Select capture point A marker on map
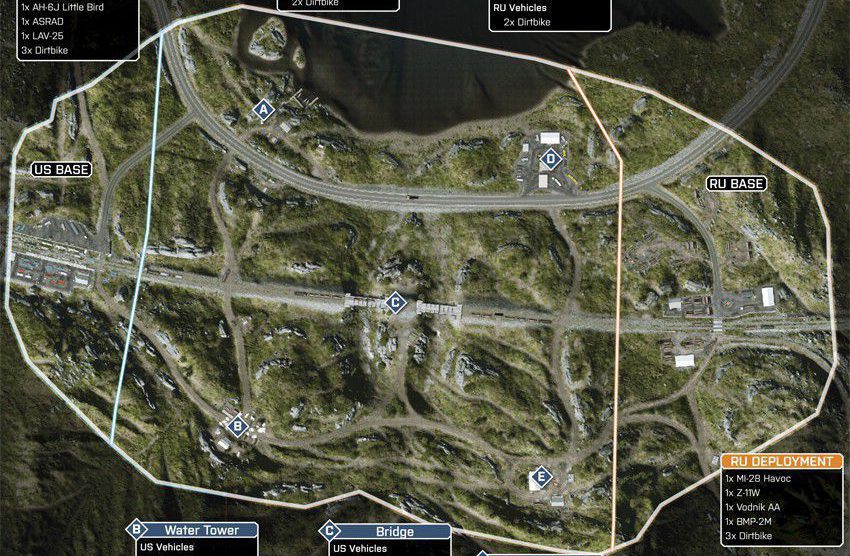Screen dimensions: 850x556 pos(264,110)
